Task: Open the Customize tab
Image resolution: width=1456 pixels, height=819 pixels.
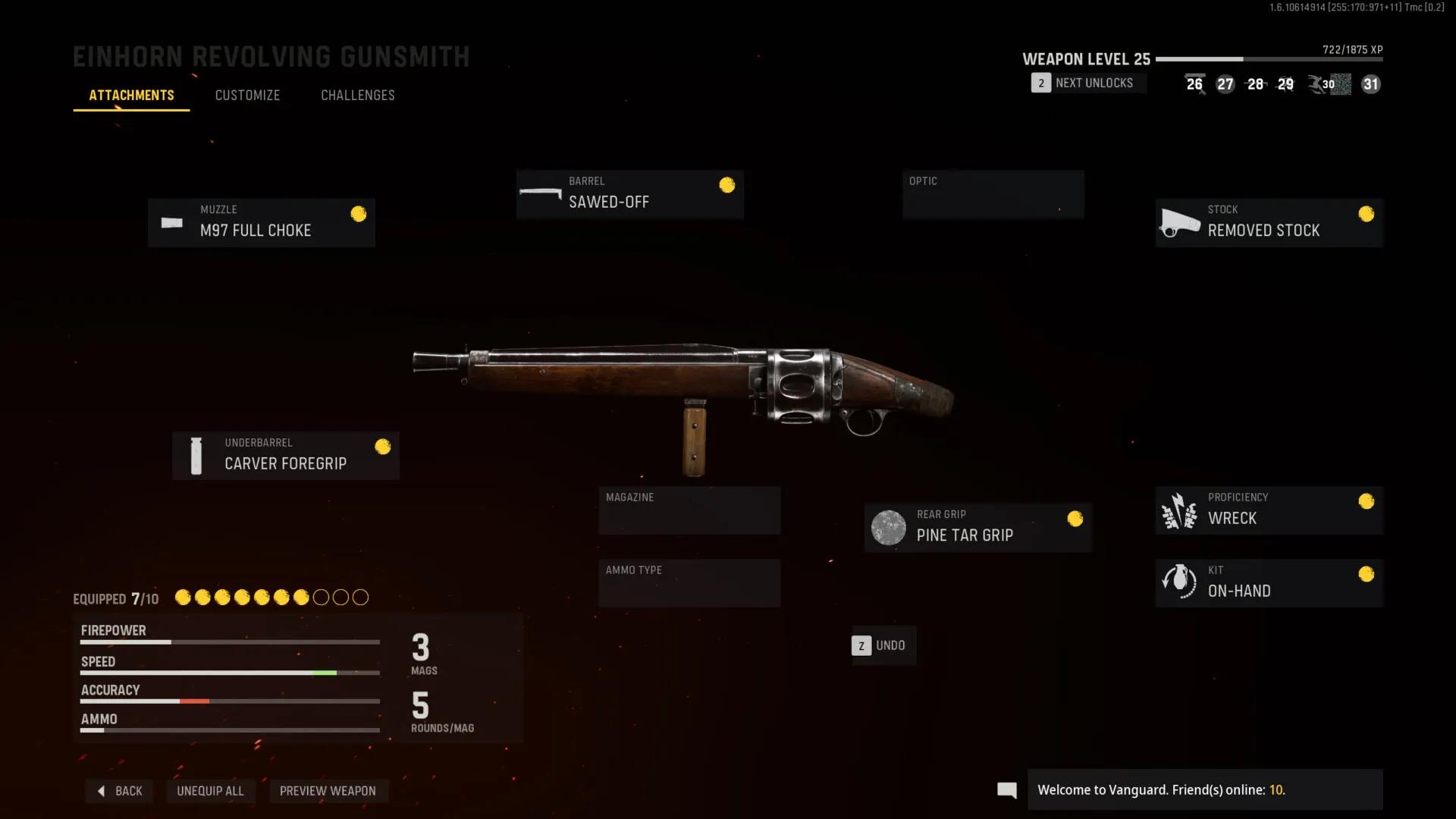Action: (x=247, y=96)
